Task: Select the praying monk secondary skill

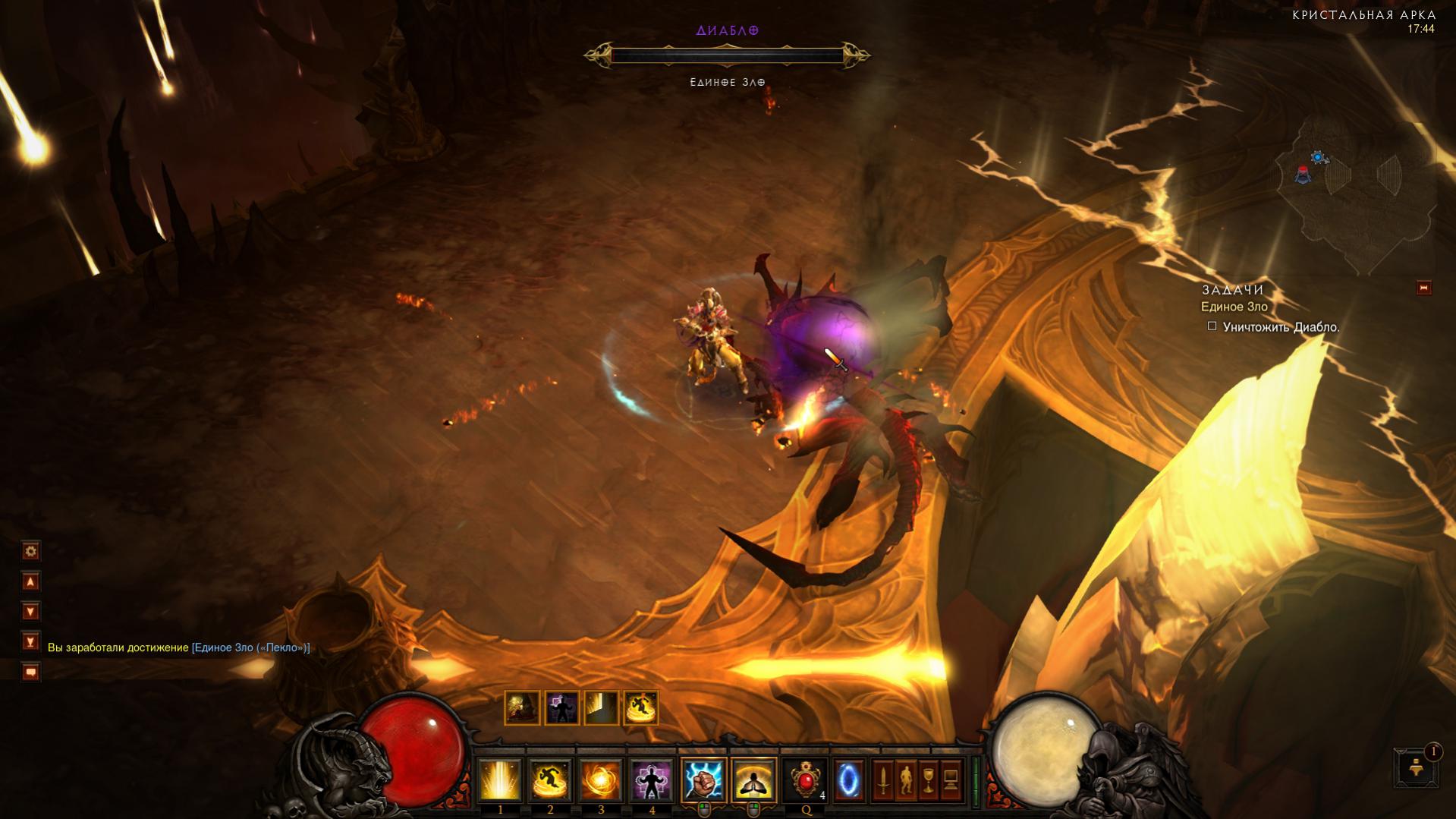Action: click(753, 780)
